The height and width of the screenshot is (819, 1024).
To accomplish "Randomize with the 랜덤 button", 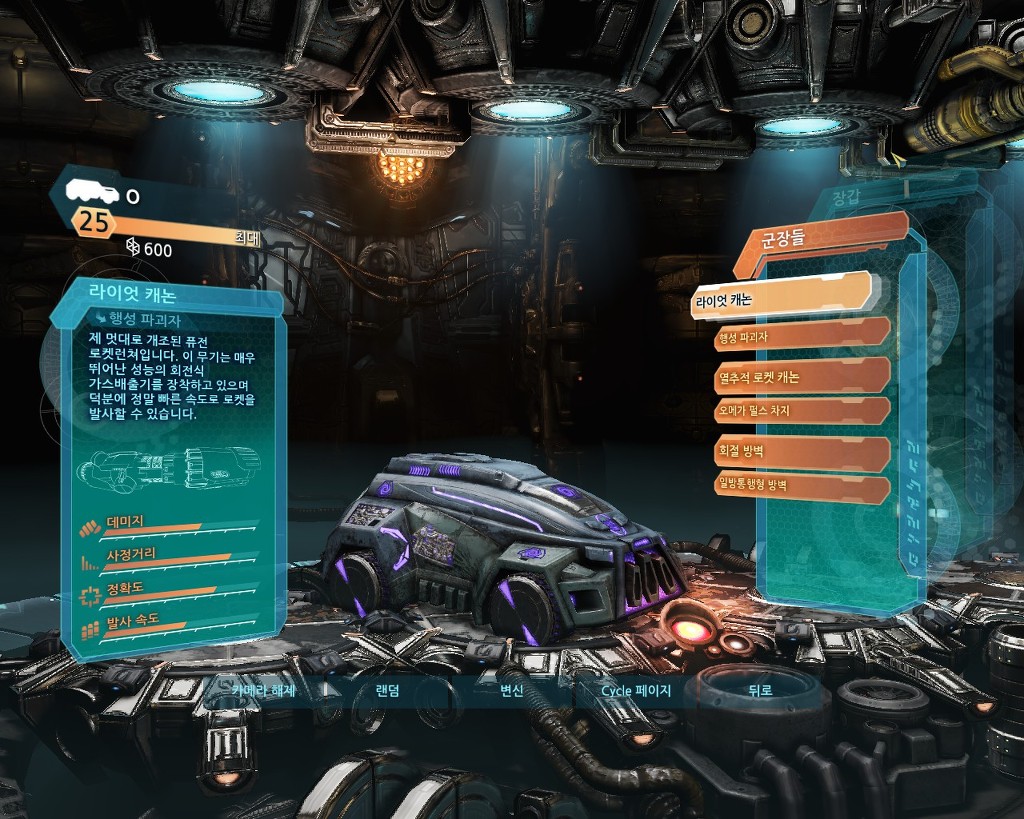I will [x=387, y=690].
